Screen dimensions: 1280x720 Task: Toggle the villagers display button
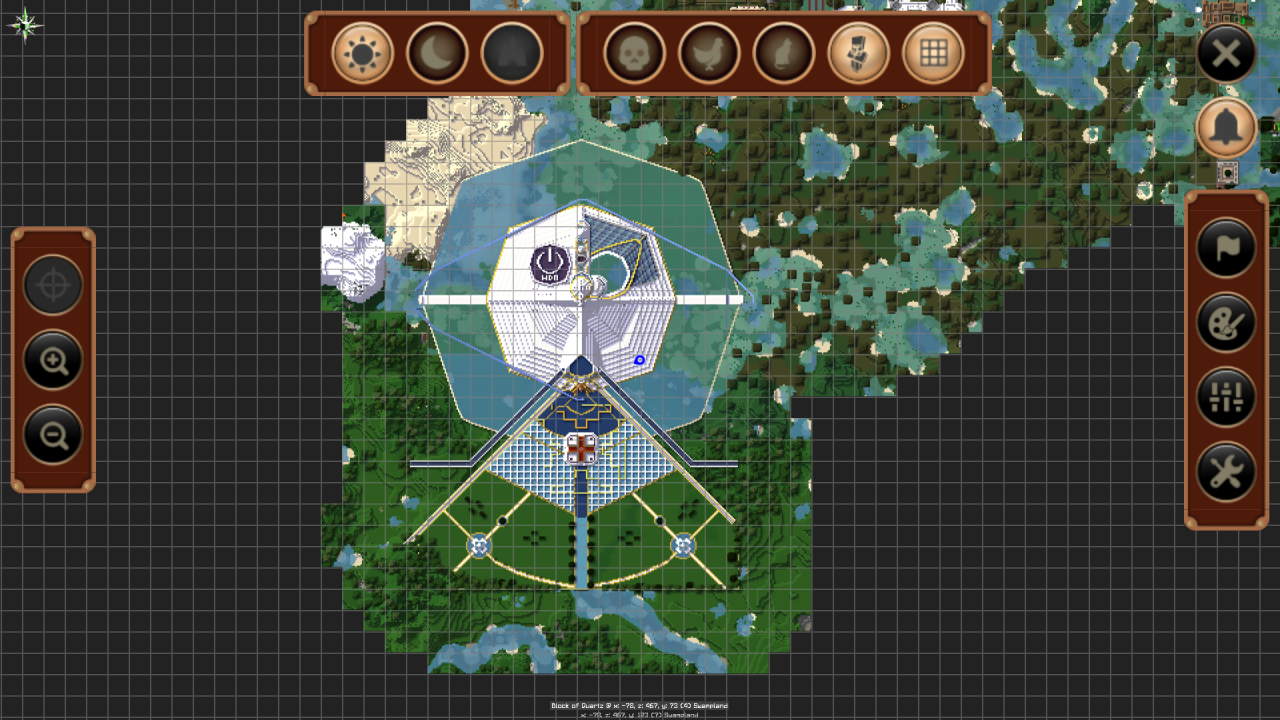coord(858,53)
